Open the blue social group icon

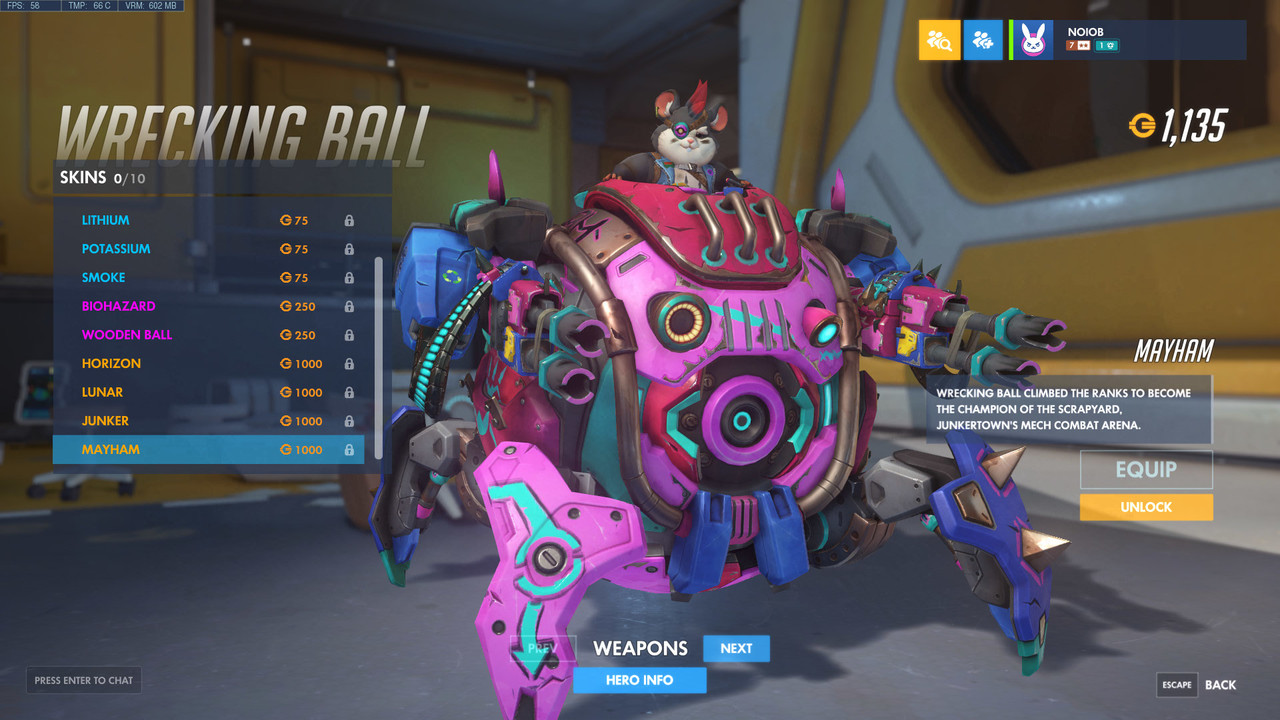tap(983, 40)
